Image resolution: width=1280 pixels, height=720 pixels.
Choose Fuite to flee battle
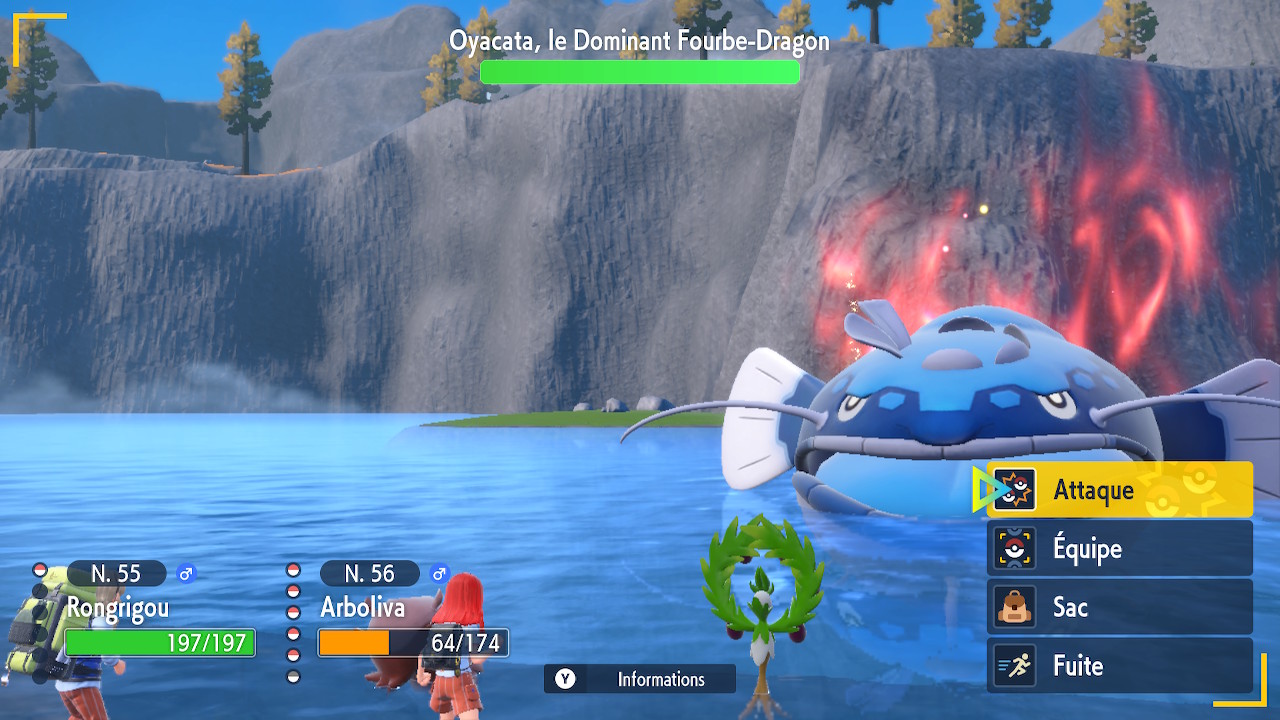(x=1120, y=666)
